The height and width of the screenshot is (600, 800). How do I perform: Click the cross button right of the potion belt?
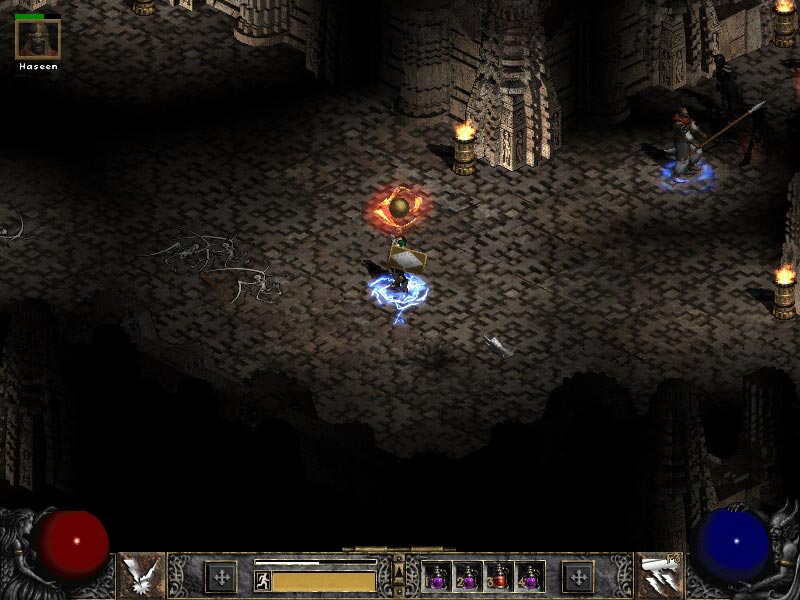point(578,577)
